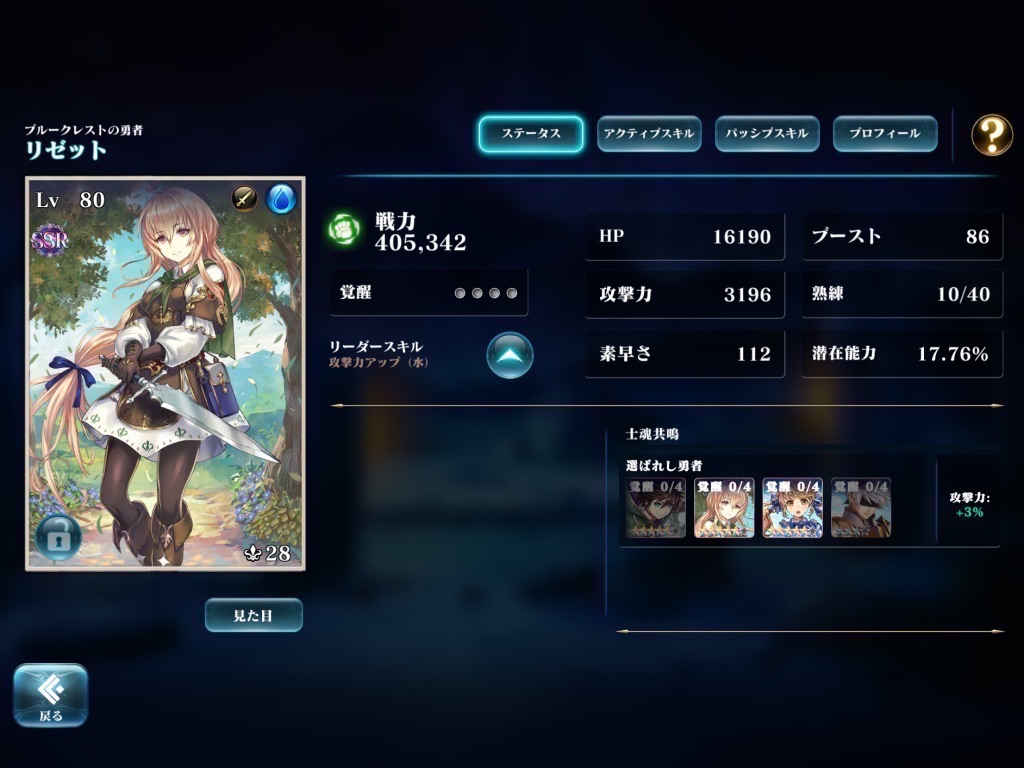Tap the 覚醒 awakening dots panel
The height and width of the screenshot is (768, 1024).
[429, 293]
